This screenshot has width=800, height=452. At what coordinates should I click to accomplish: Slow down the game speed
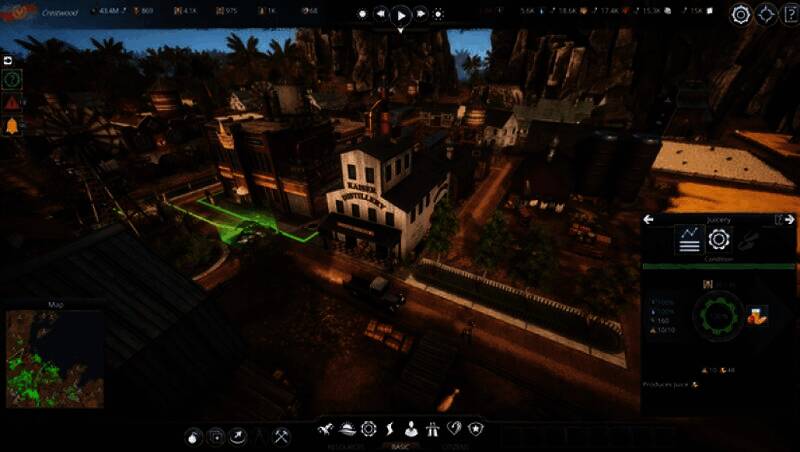tap(381, 15)
